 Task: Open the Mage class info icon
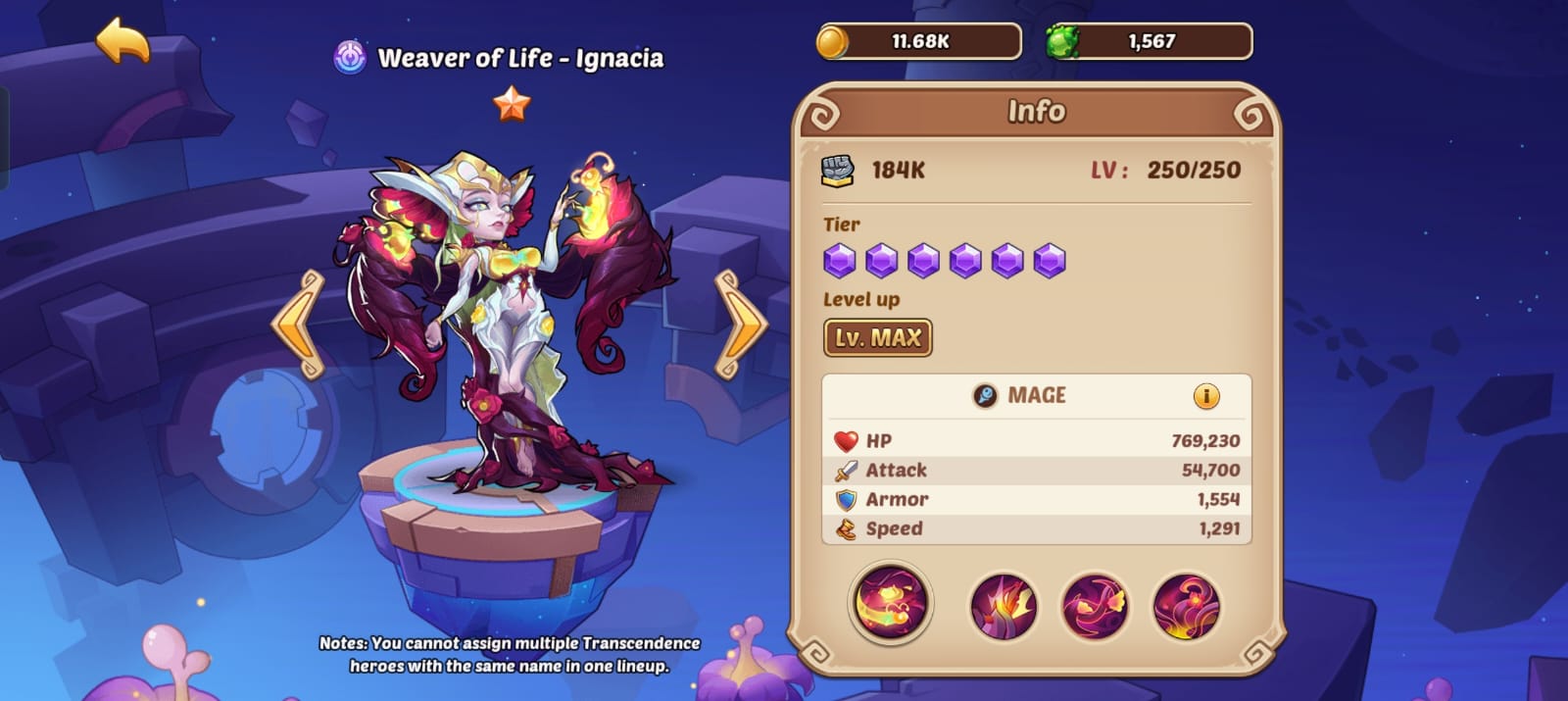1205,396
